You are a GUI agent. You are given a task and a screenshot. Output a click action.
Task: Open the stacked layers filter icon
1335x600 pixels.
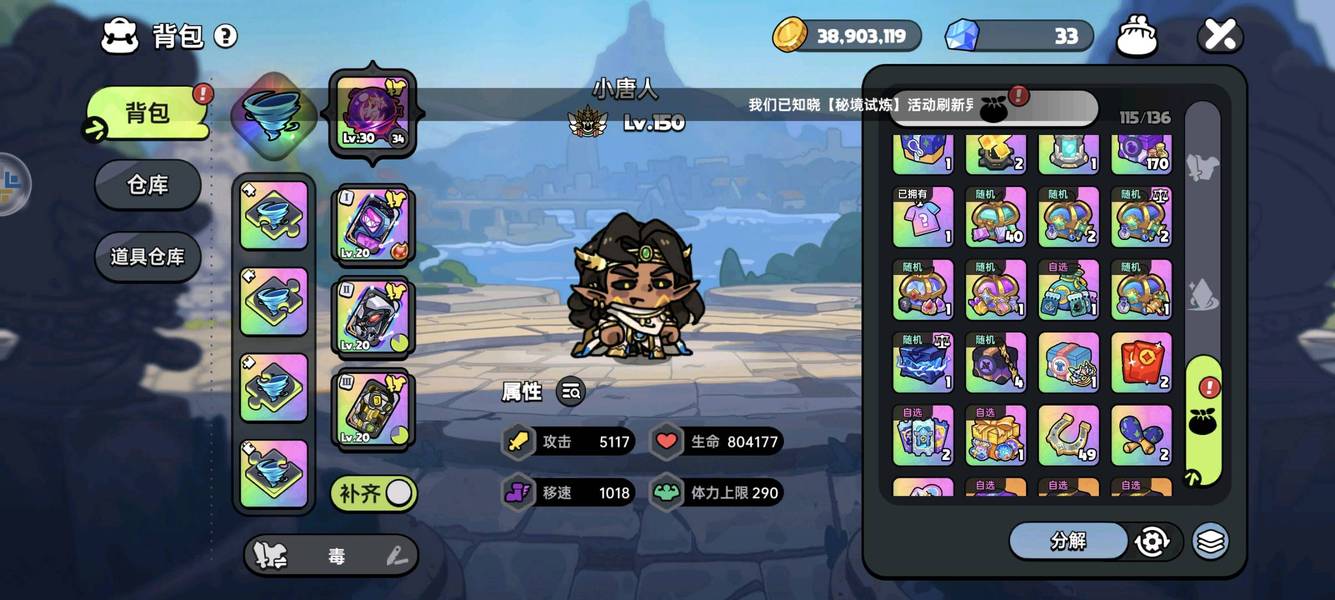1210,541
